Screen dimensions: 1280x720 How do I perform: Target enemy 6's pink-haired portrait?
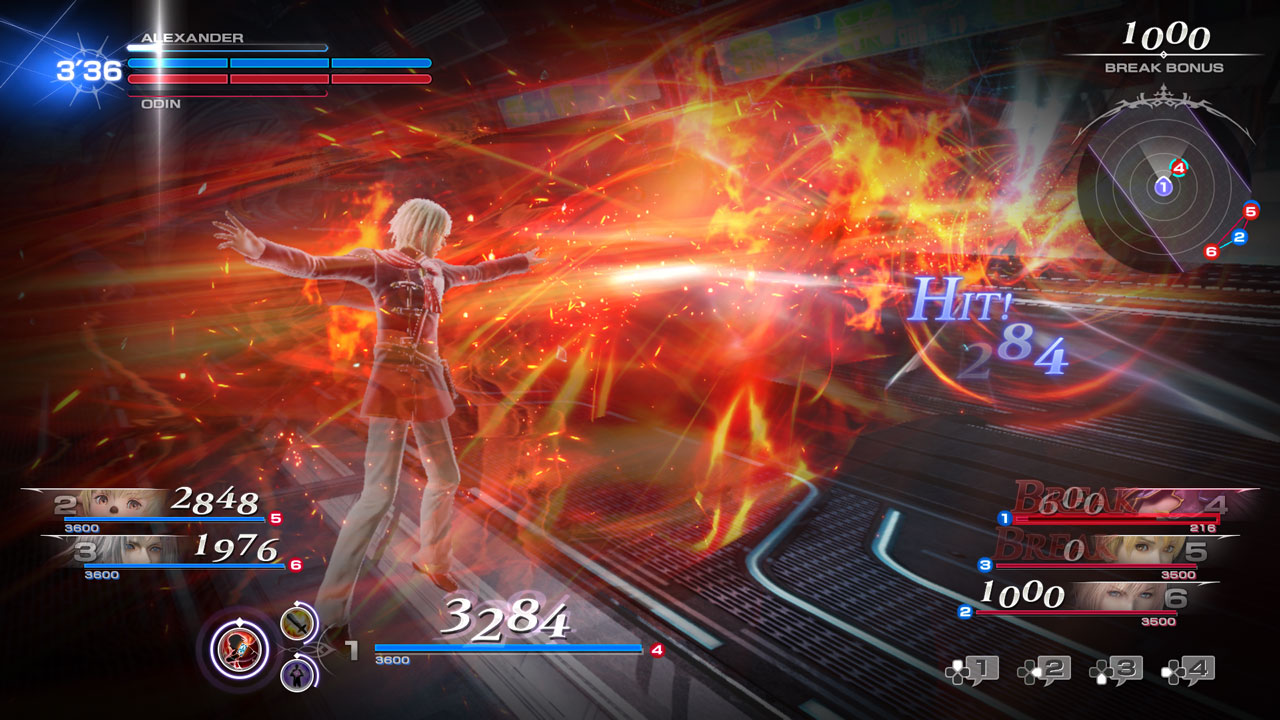click(1118, 596)
